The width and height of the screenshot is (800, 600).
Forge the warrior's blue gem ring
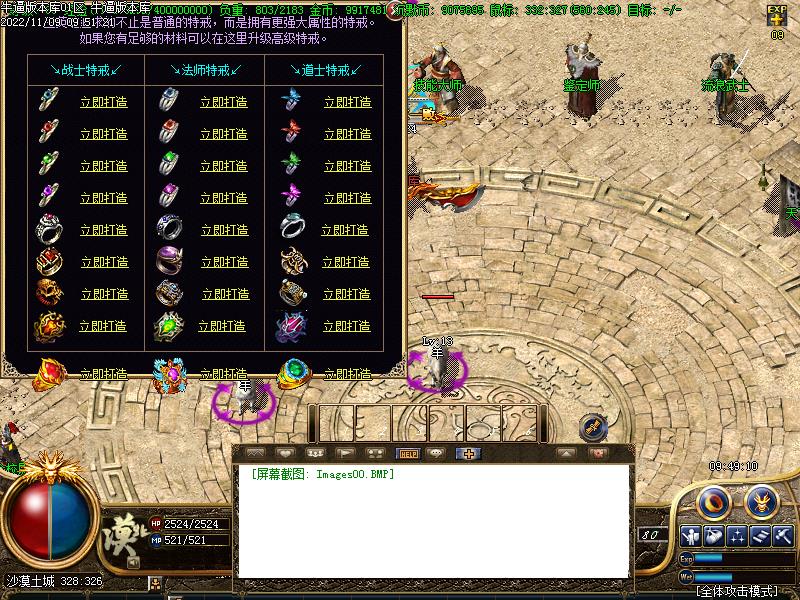tap(103, 102)
